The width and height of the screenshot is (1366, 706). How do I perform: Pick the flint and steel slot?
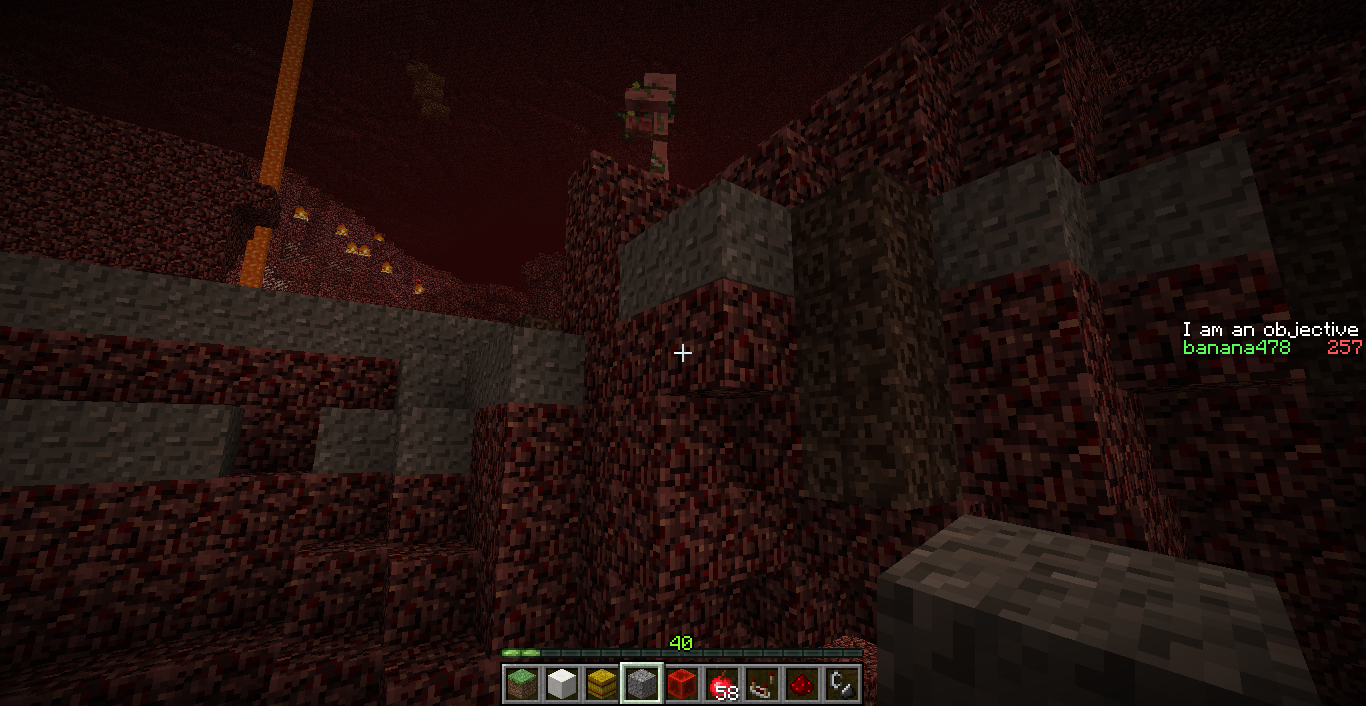point(842,684)
